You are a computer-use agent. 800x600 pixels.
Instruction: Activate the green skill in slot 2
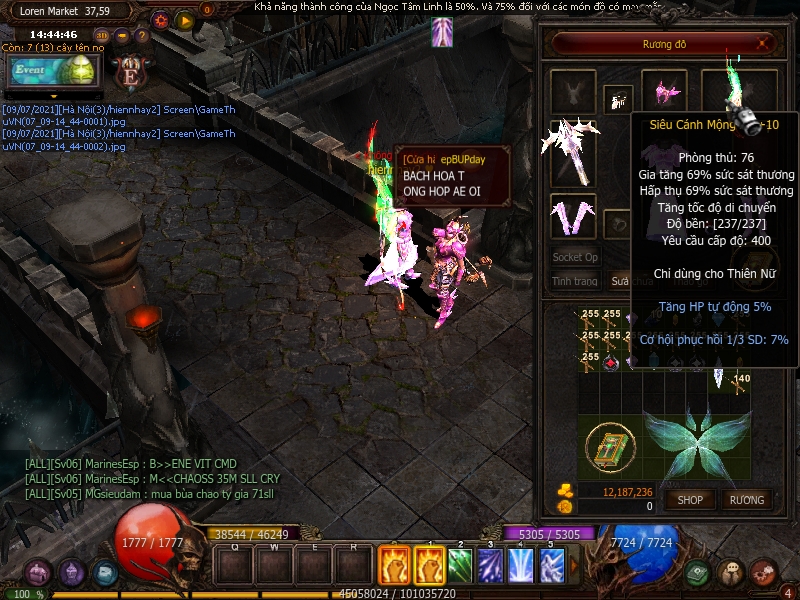tap(459, 567)
